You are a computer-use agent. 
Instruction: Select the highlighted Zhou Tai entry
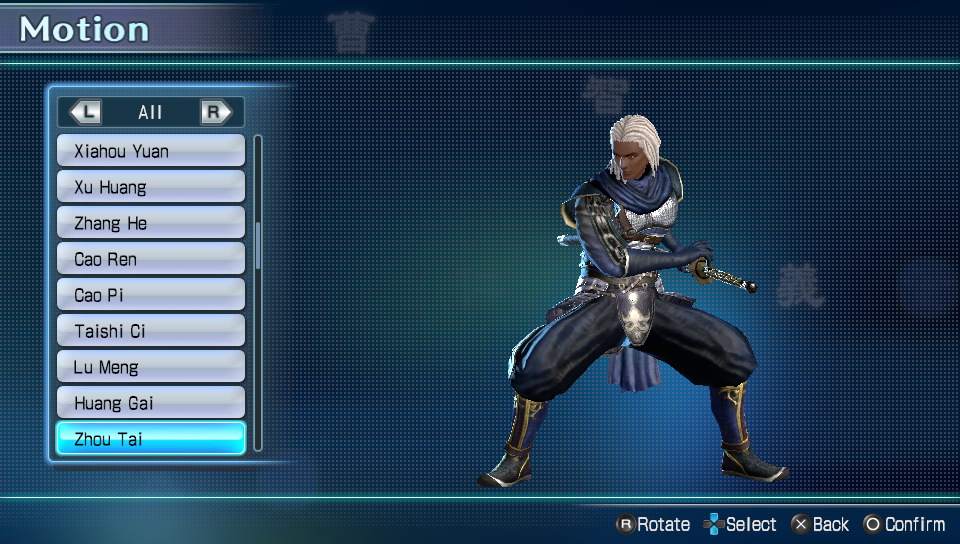pyautogui.click(x=150, y=439)
